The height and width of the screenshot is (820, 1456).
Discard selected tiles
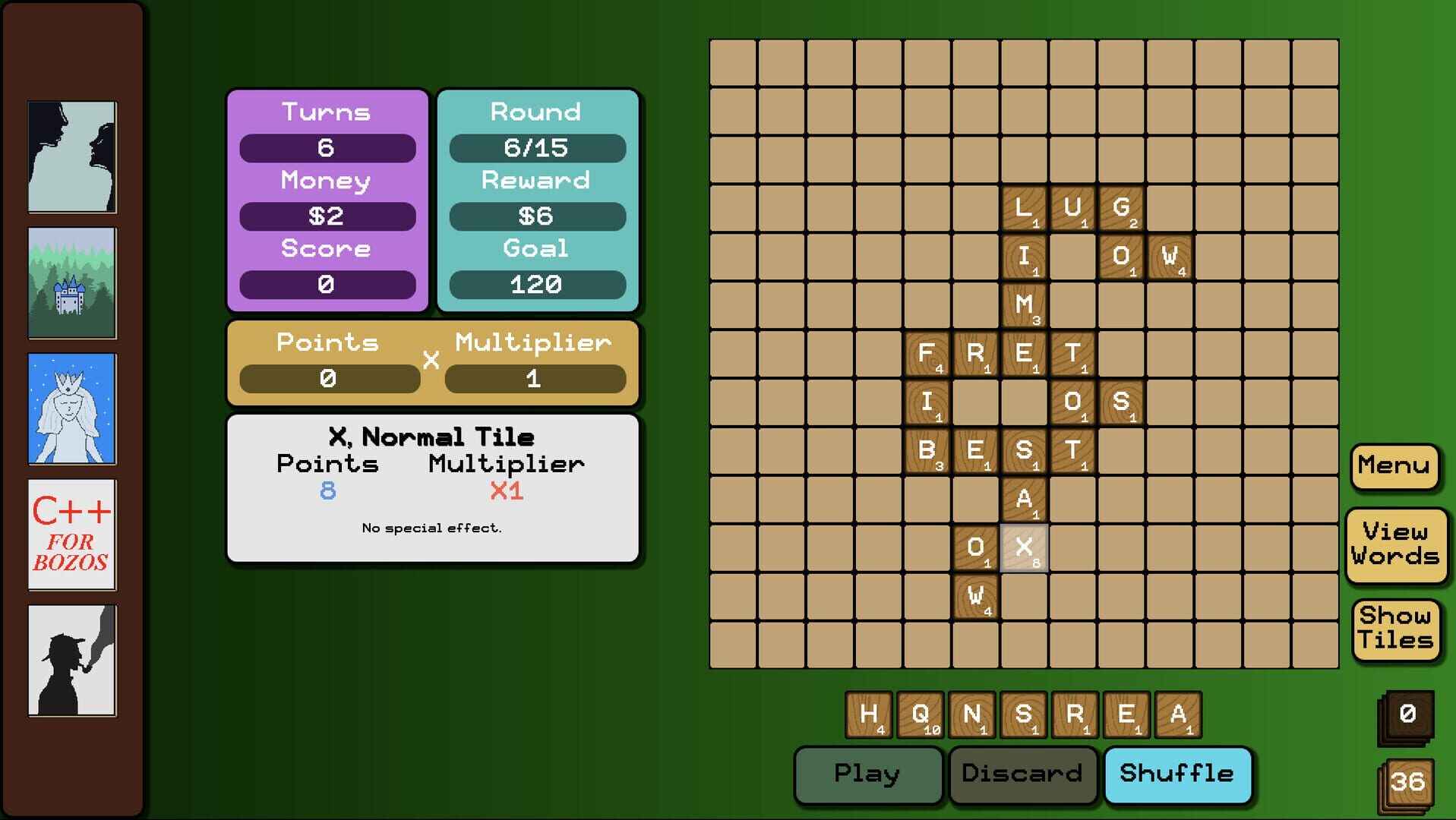(x=1022, y=774)
